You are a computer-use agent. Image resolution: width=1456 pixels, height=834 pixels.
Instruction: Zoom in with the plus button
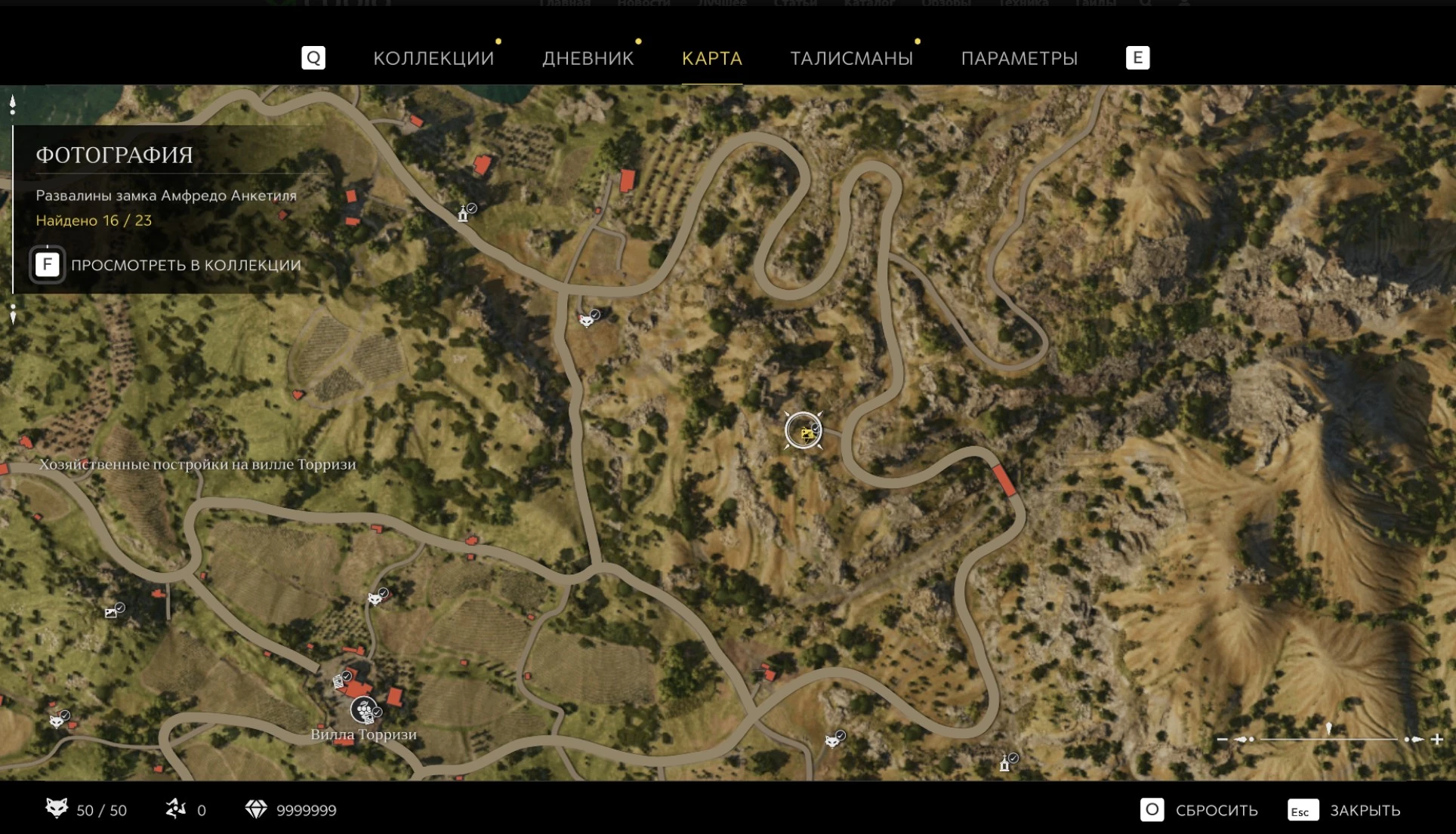1436,739
